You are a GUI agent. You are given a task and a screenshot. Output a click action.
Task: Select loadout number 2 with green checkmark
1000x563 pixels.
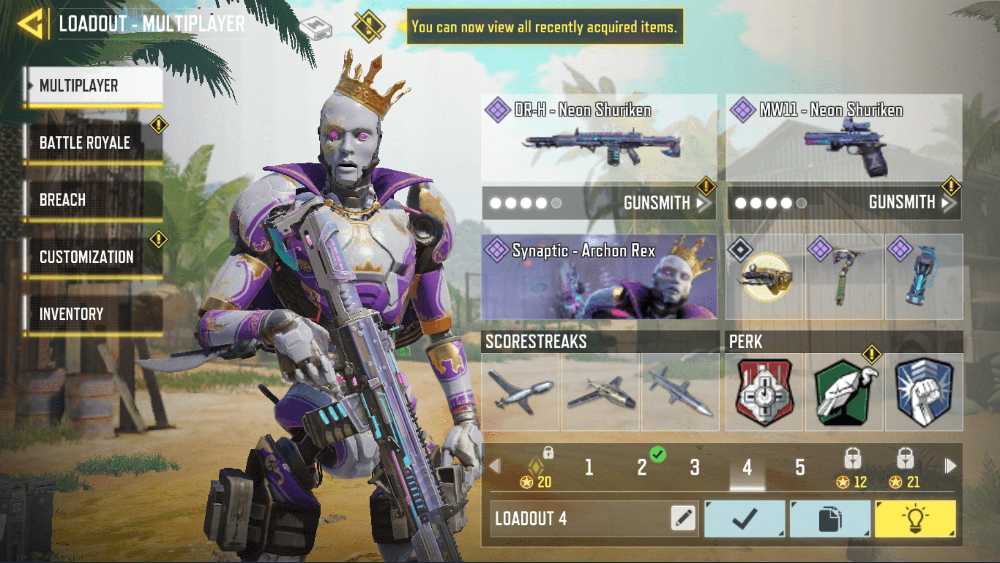[x=643, y=467]
